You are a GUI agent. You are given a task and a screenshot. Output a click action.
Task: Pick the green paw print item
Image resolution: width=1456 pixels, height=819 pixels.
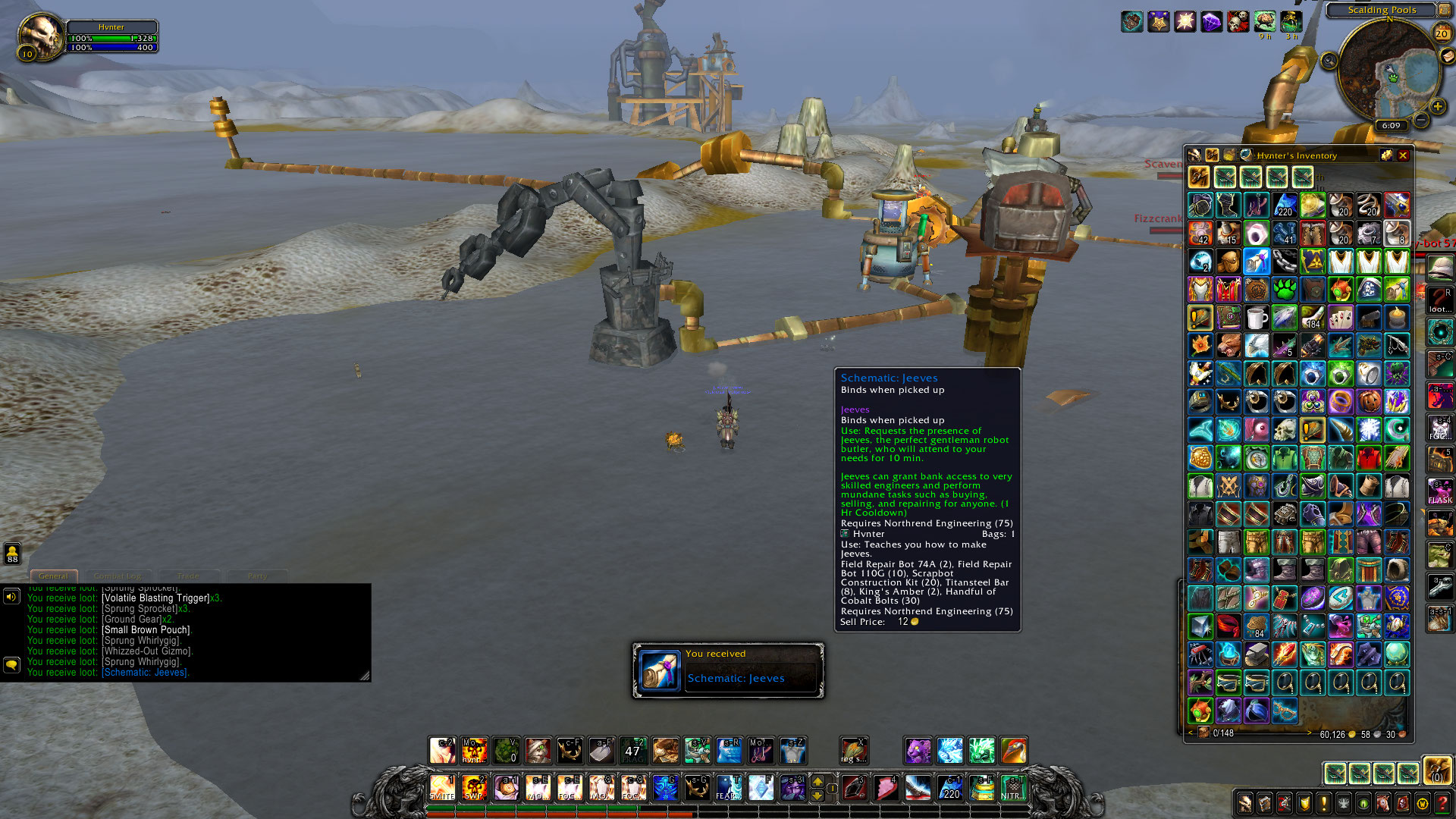coord(1285,290)
